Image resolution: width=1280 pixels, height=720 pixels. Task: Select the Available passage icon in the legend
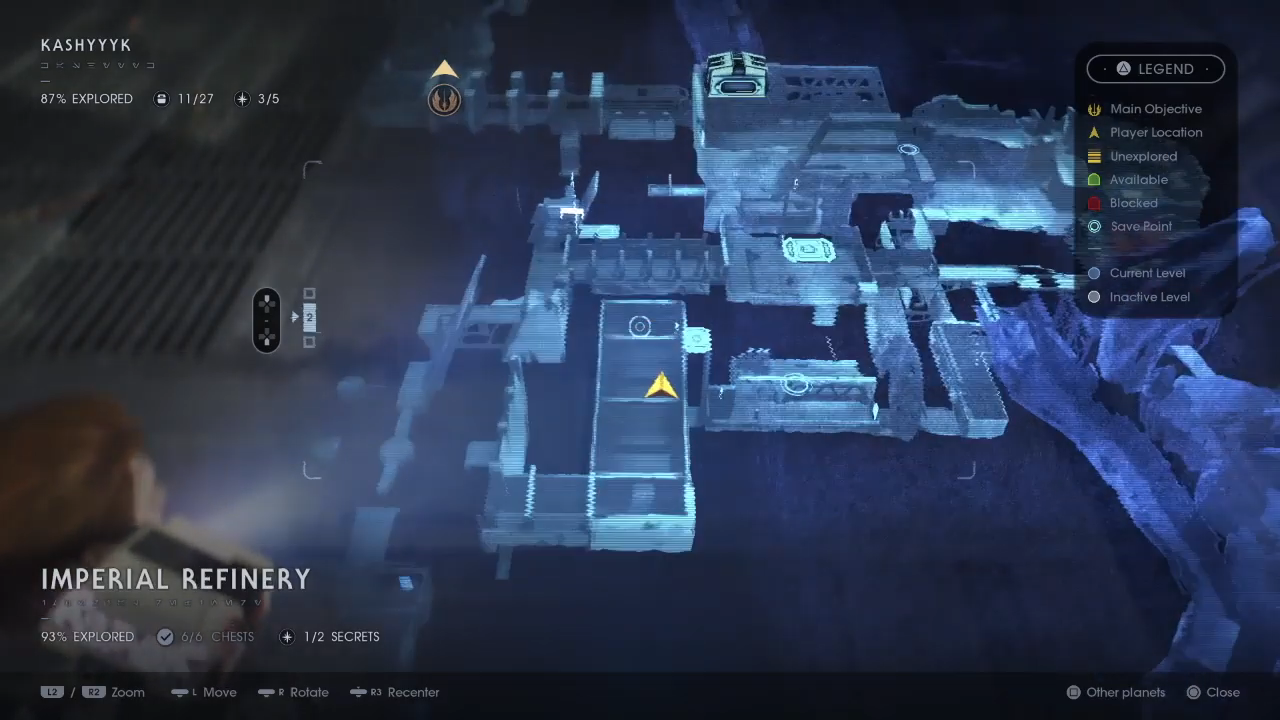(1094, 179)
